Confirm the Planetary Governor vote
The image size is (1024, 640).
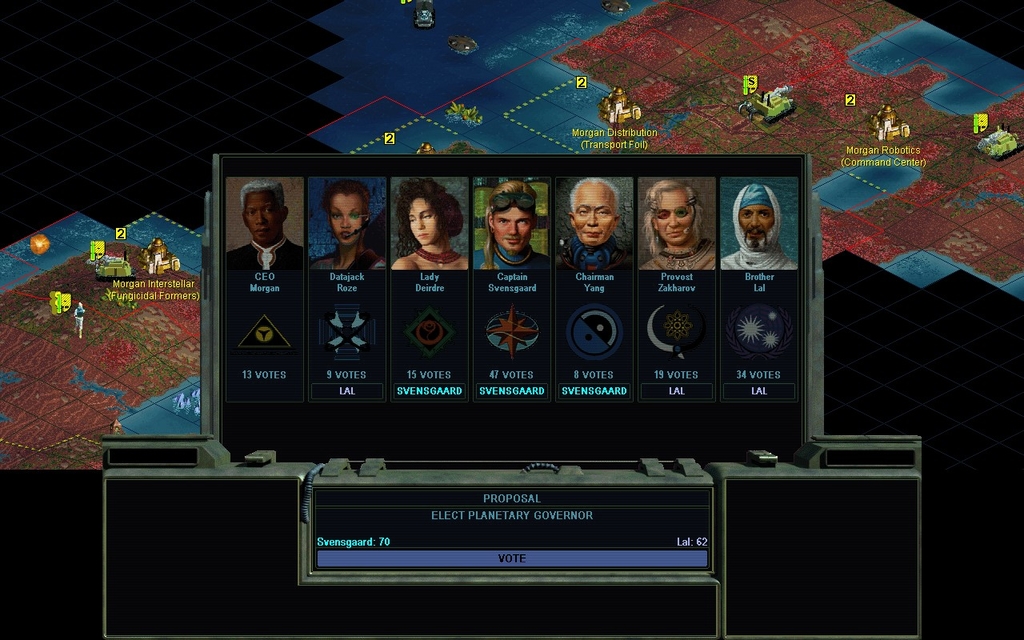512,558
